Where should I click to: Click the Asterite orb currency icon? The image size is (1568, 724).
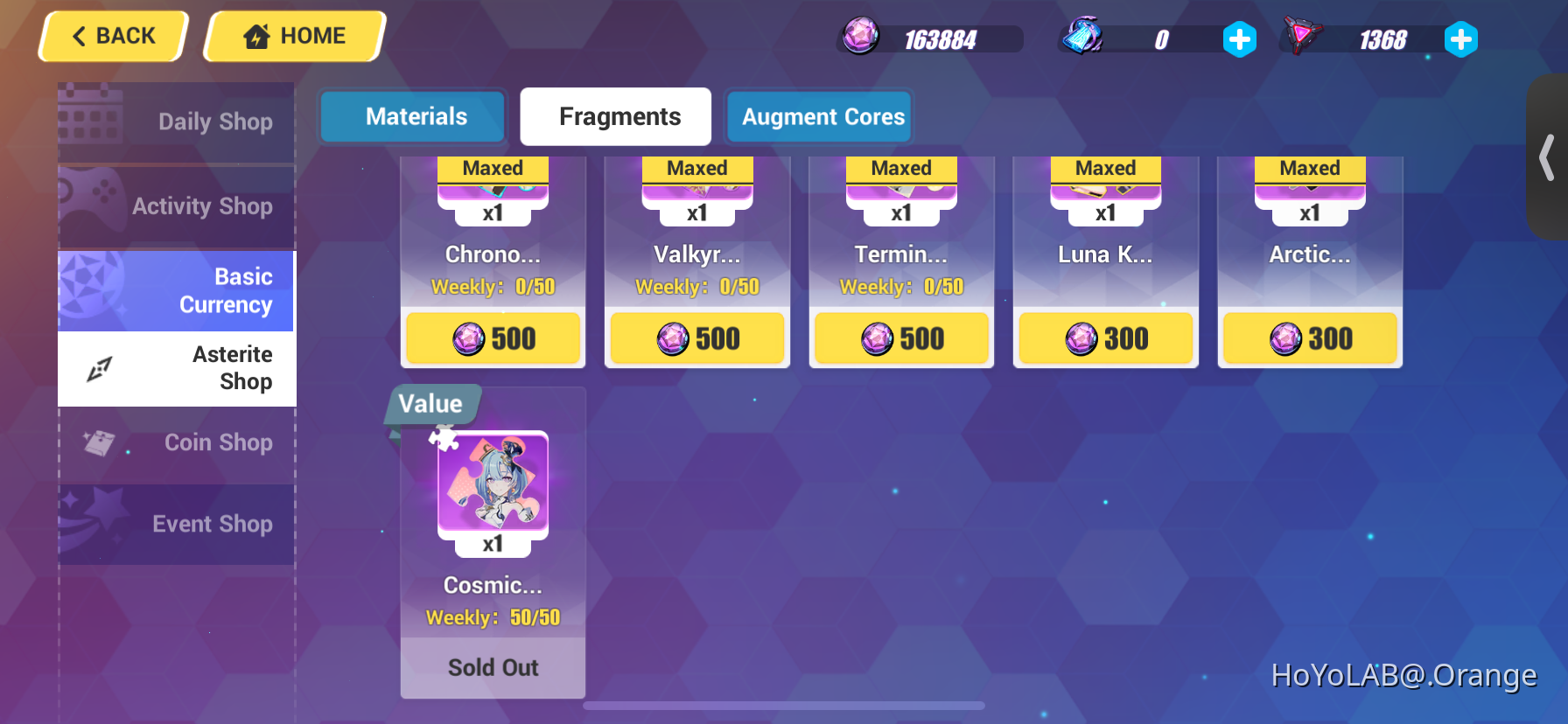pyautogui.click(x=858, y=38)
